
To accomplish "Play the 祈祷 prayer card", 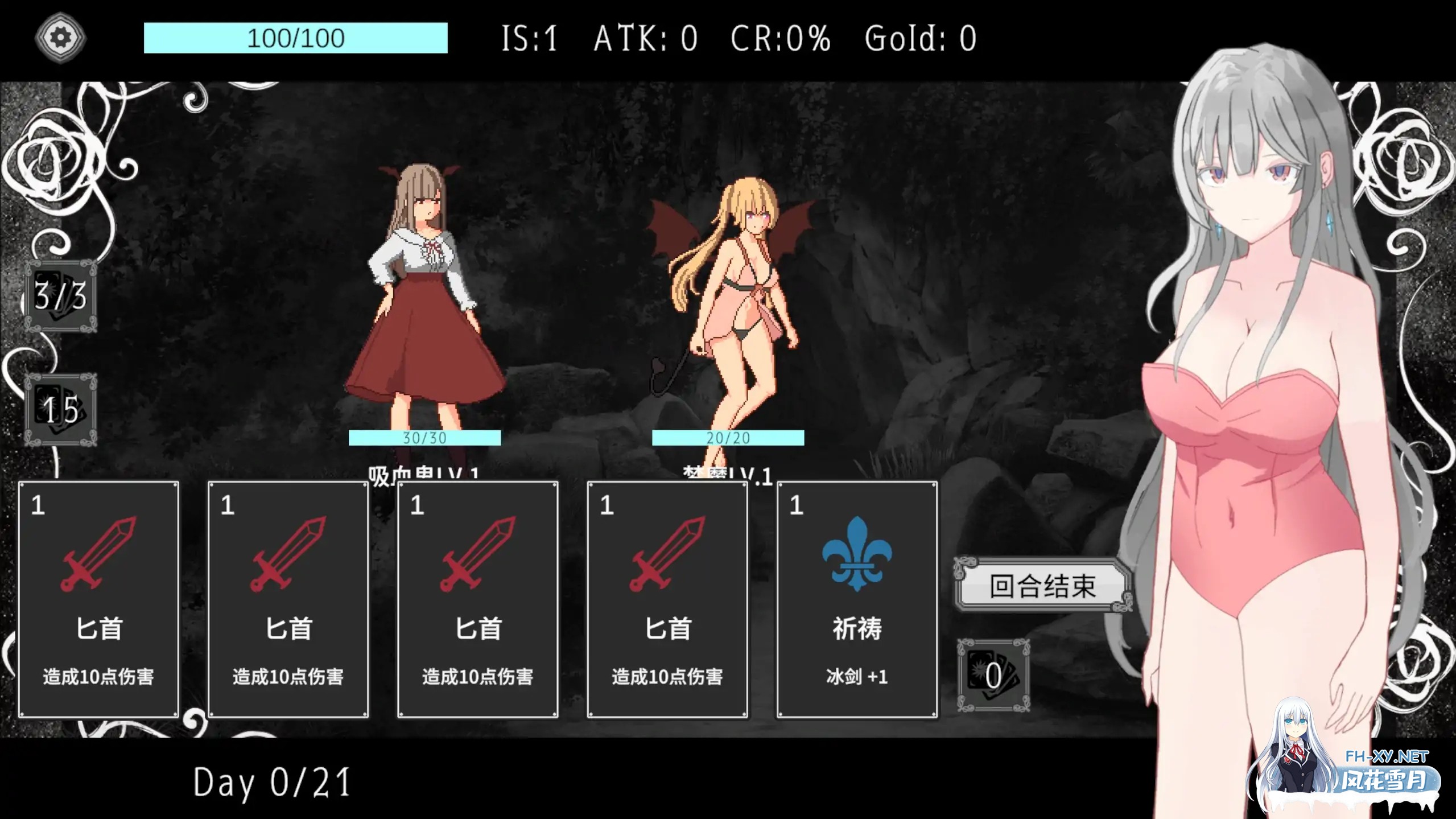I will 857,598.
